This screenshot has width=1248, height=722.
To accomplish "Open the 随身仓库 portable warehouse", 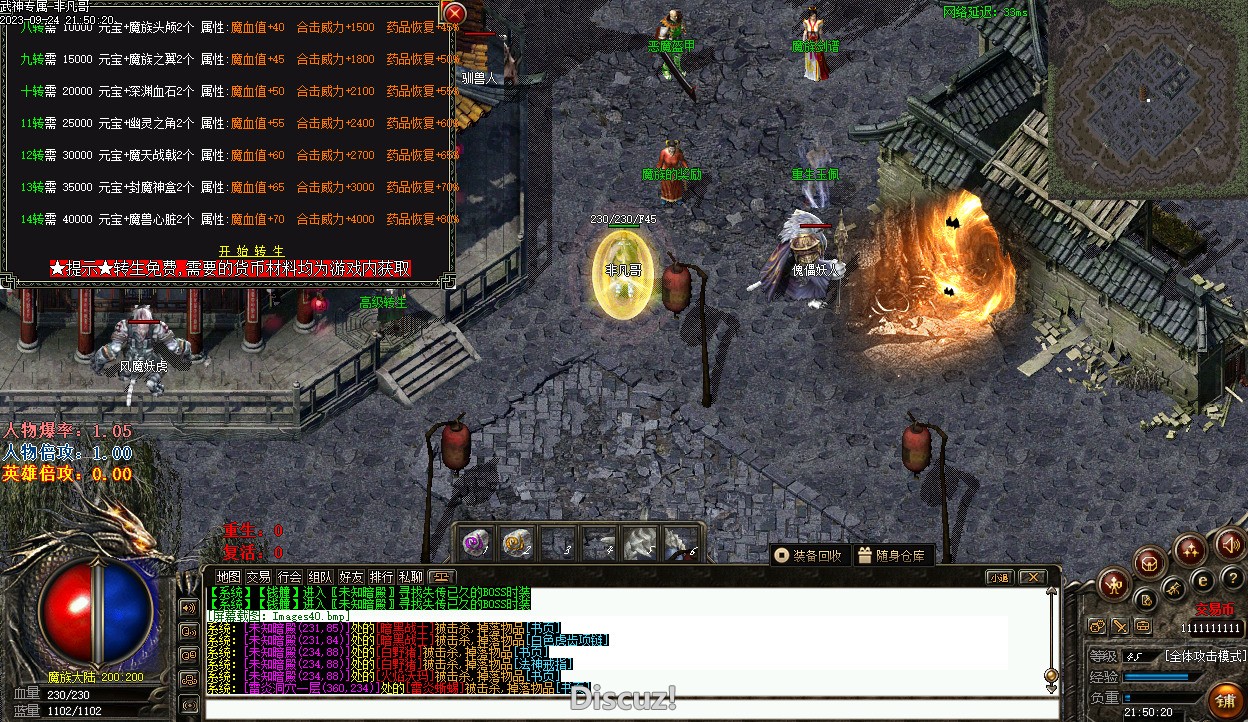I will [892, 555].
